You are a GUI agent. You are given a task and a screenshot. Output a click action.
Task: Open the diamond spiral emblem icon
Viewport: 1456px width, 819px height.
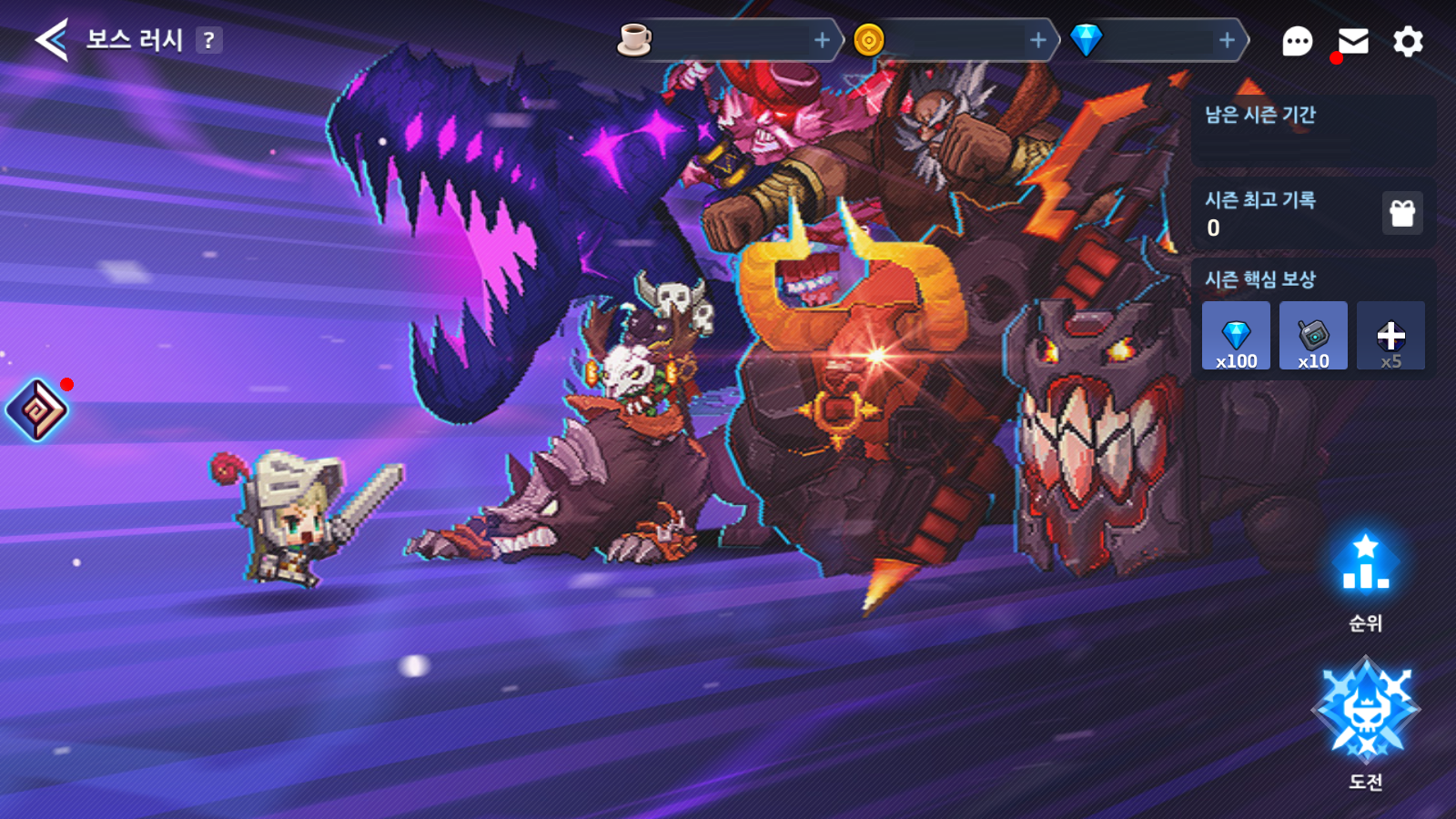37,409
